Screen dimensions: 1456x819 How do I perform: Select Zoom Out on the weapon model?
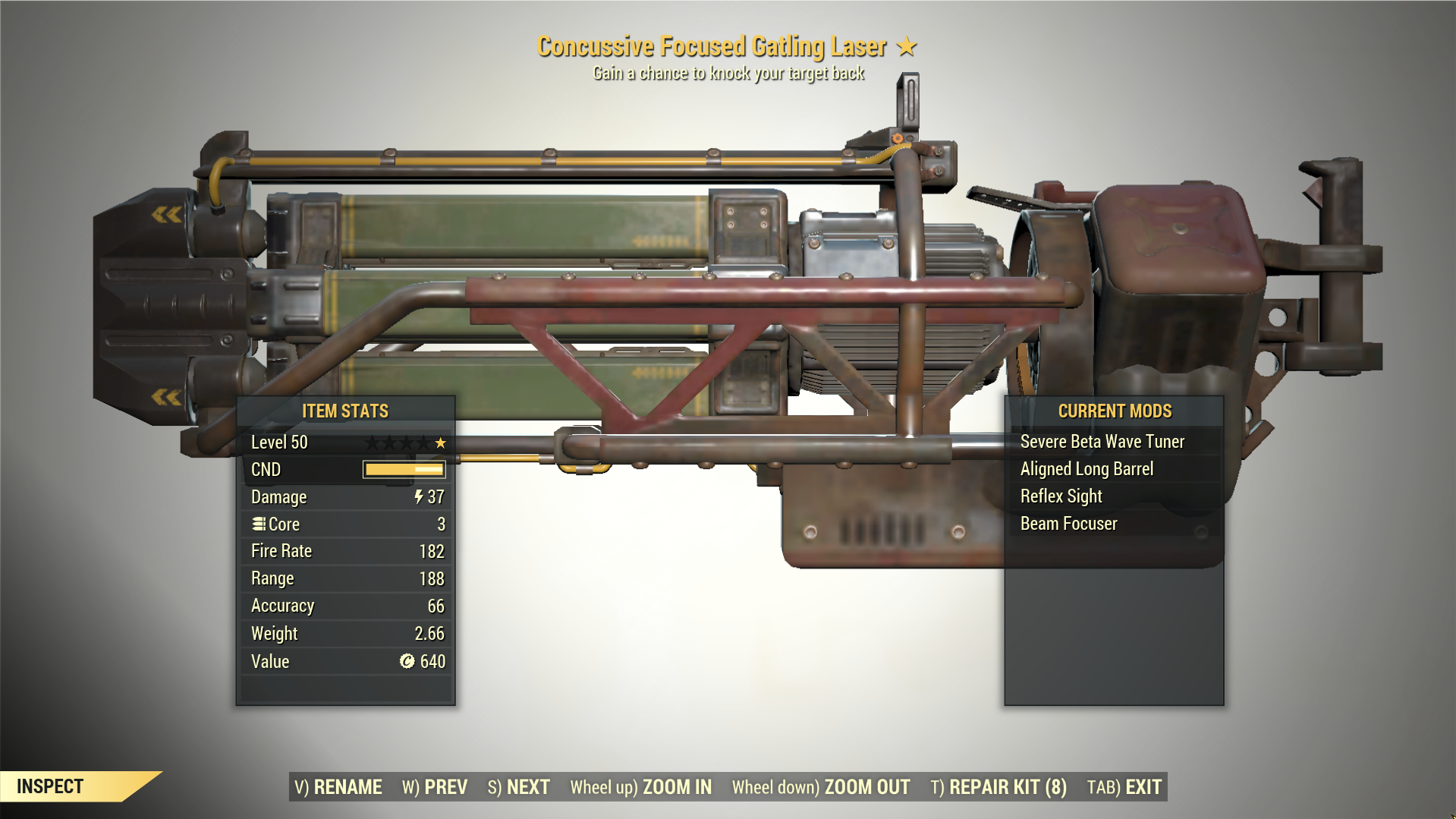click(x=821, y=787)
